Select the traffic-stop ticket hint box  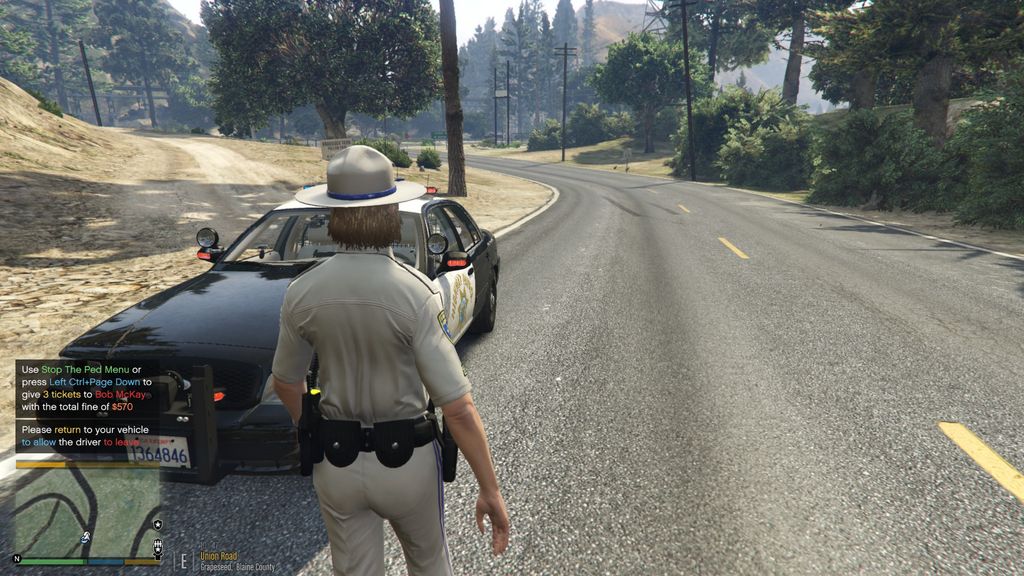tap(85, 388)
